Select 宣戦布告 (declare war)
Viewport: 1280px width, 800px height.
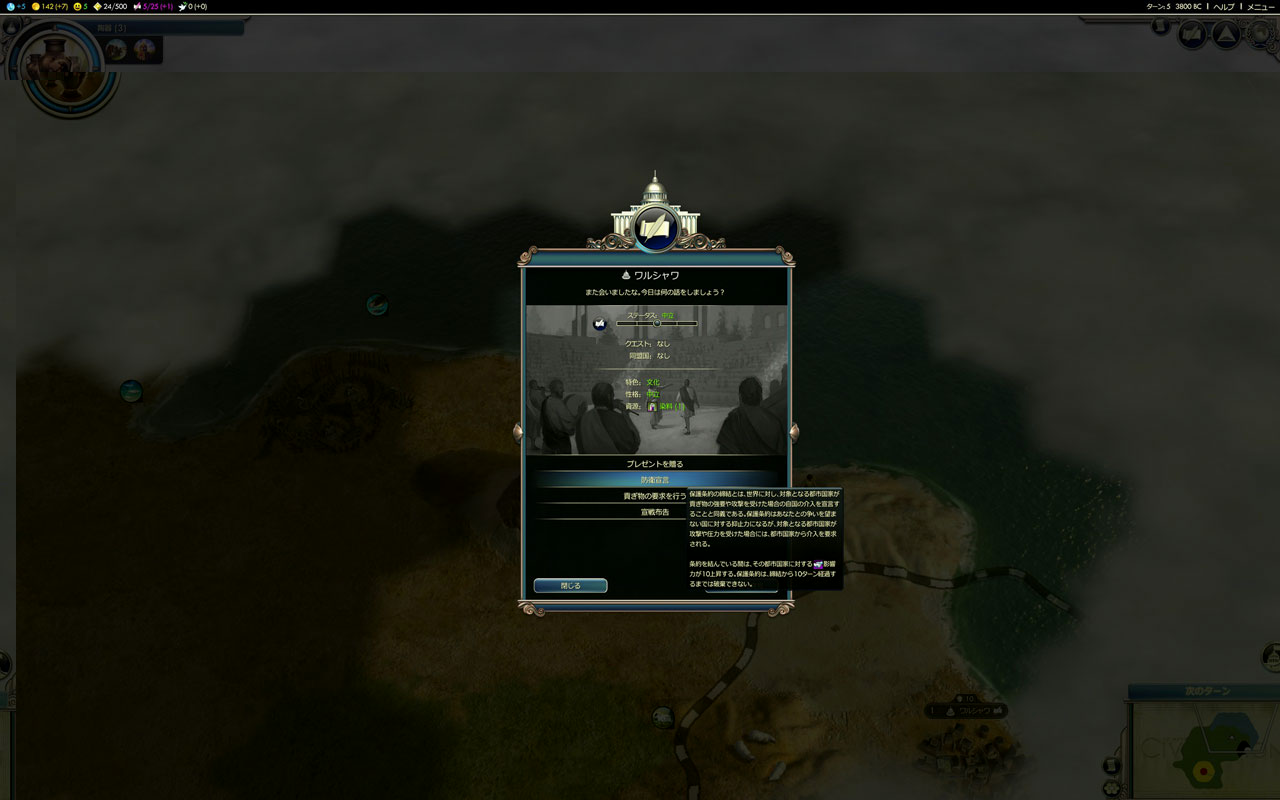click(x=654, y=512)
